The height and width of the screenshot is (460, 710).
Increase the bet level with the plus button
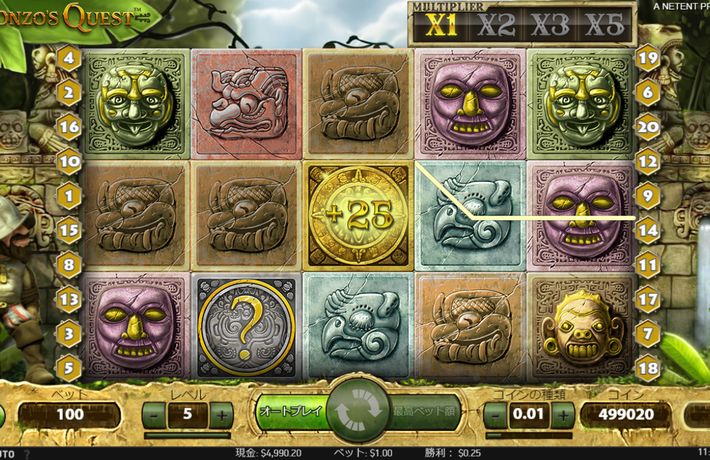coord(222,413)
